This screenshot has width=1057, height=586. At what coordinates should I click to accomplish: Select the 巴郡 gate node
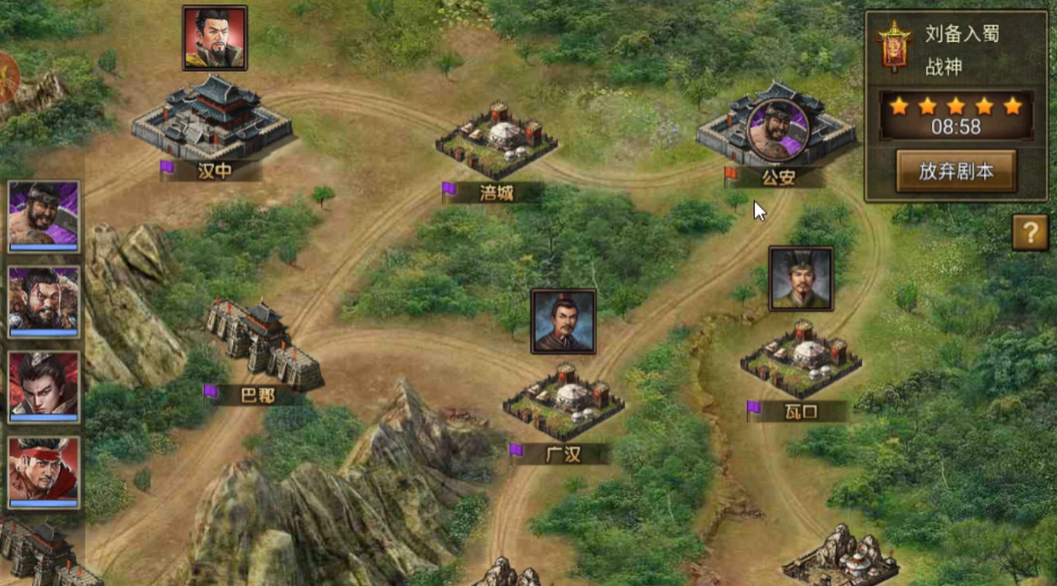point(264,345)
